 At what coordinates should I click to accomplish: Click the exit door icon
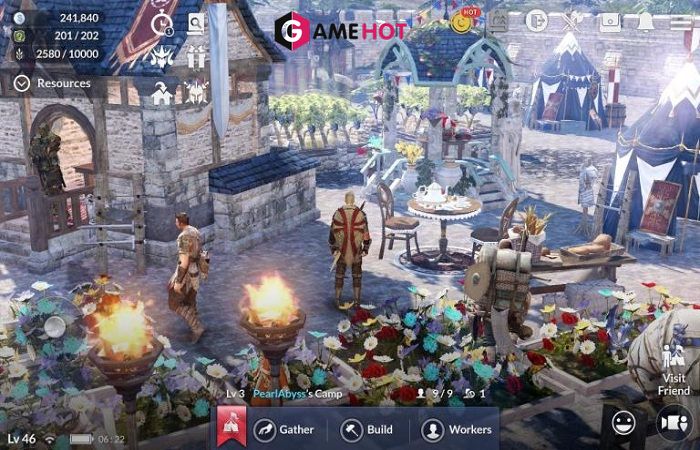tap(537, 20)
